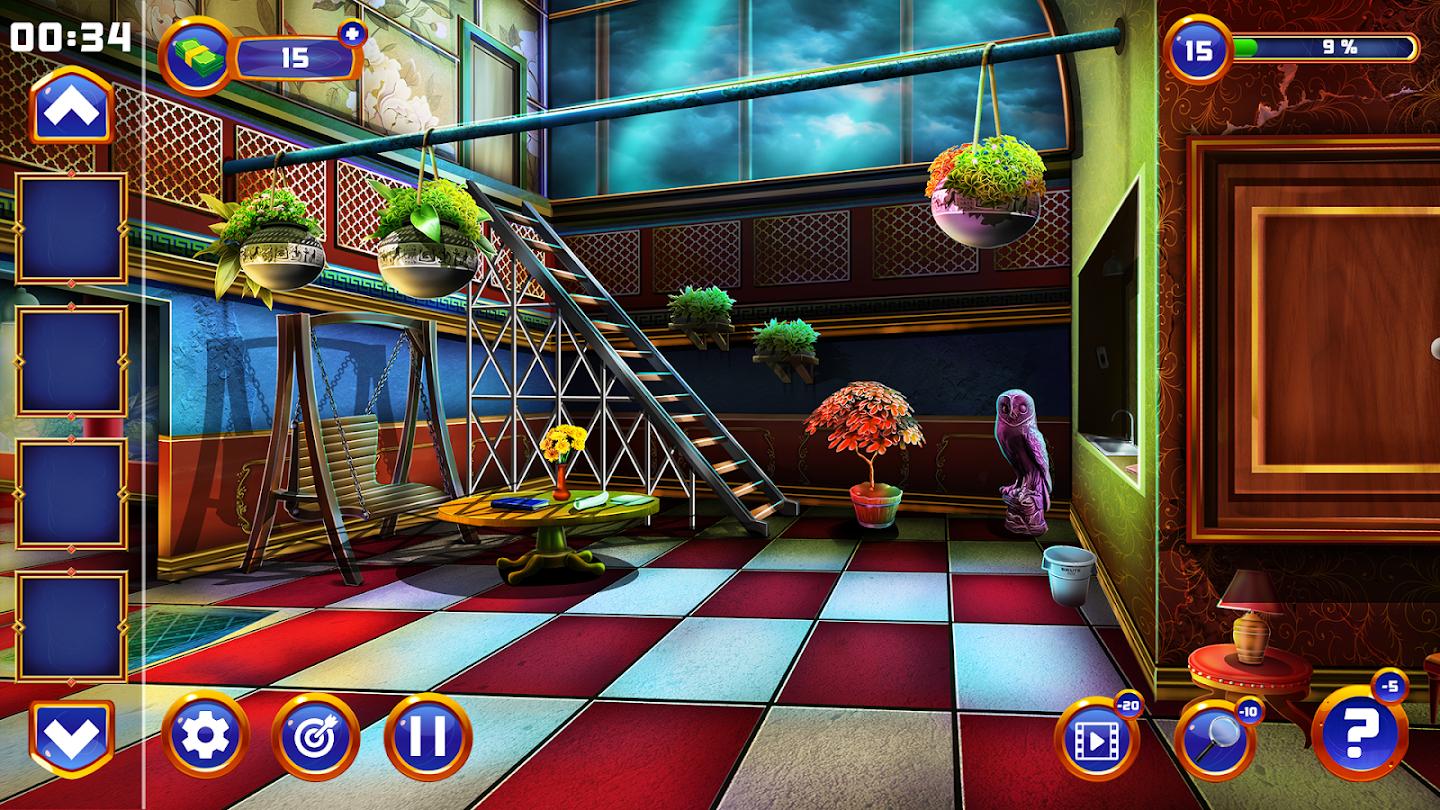Move inventory down with the arrow

click(x=71, y=738)
